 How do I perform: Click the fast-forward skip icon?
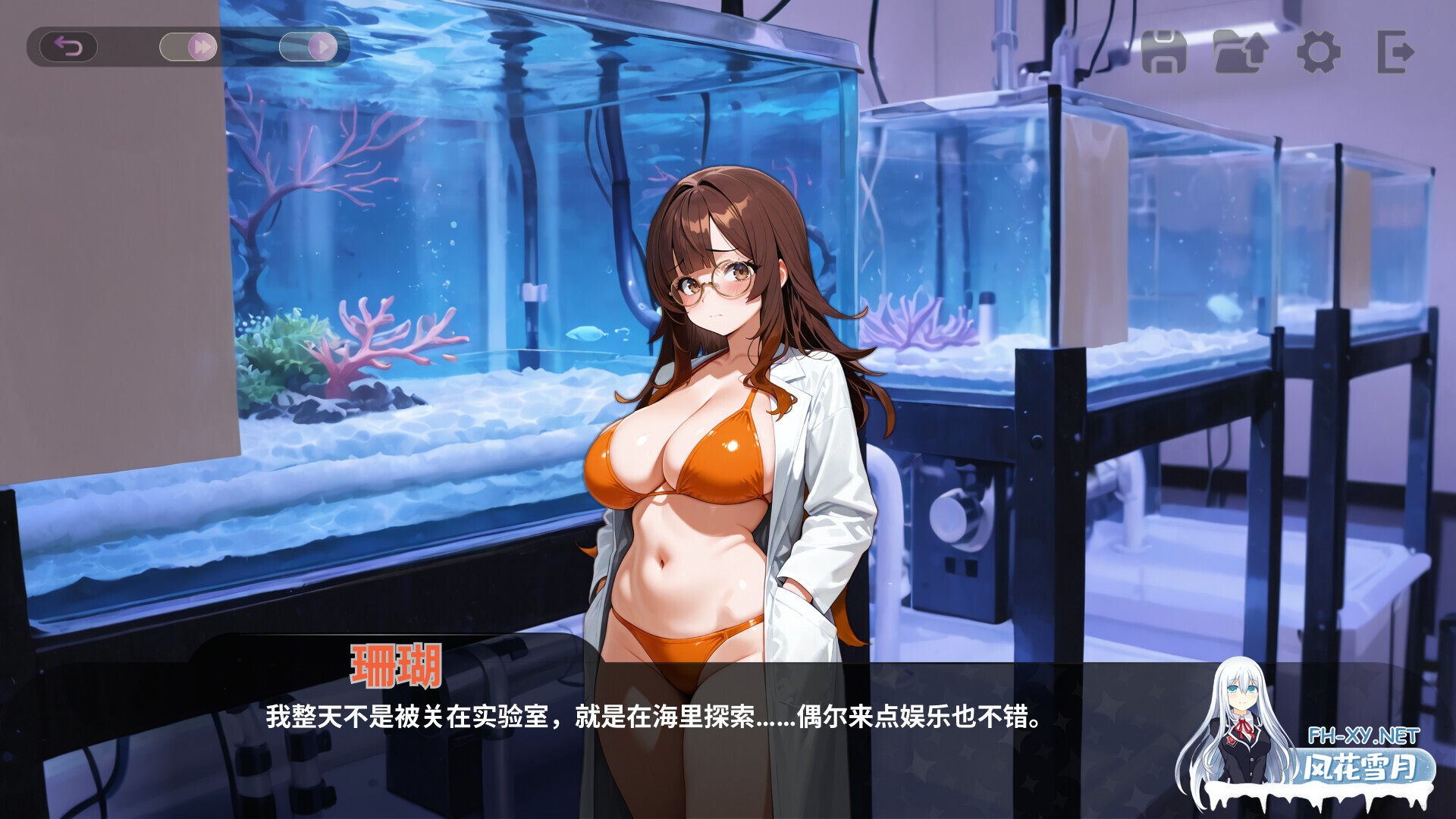[x=202, y=47]
